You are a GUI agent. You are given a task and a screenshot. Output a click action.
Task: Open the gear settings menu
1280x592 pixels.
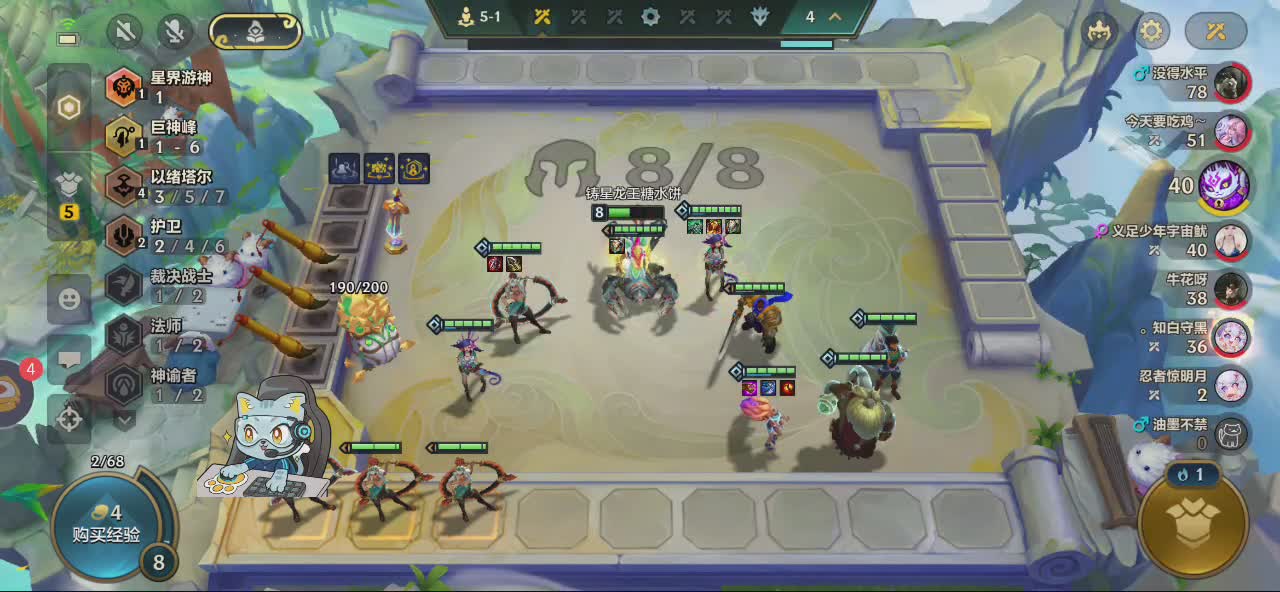pos(1152,31)
